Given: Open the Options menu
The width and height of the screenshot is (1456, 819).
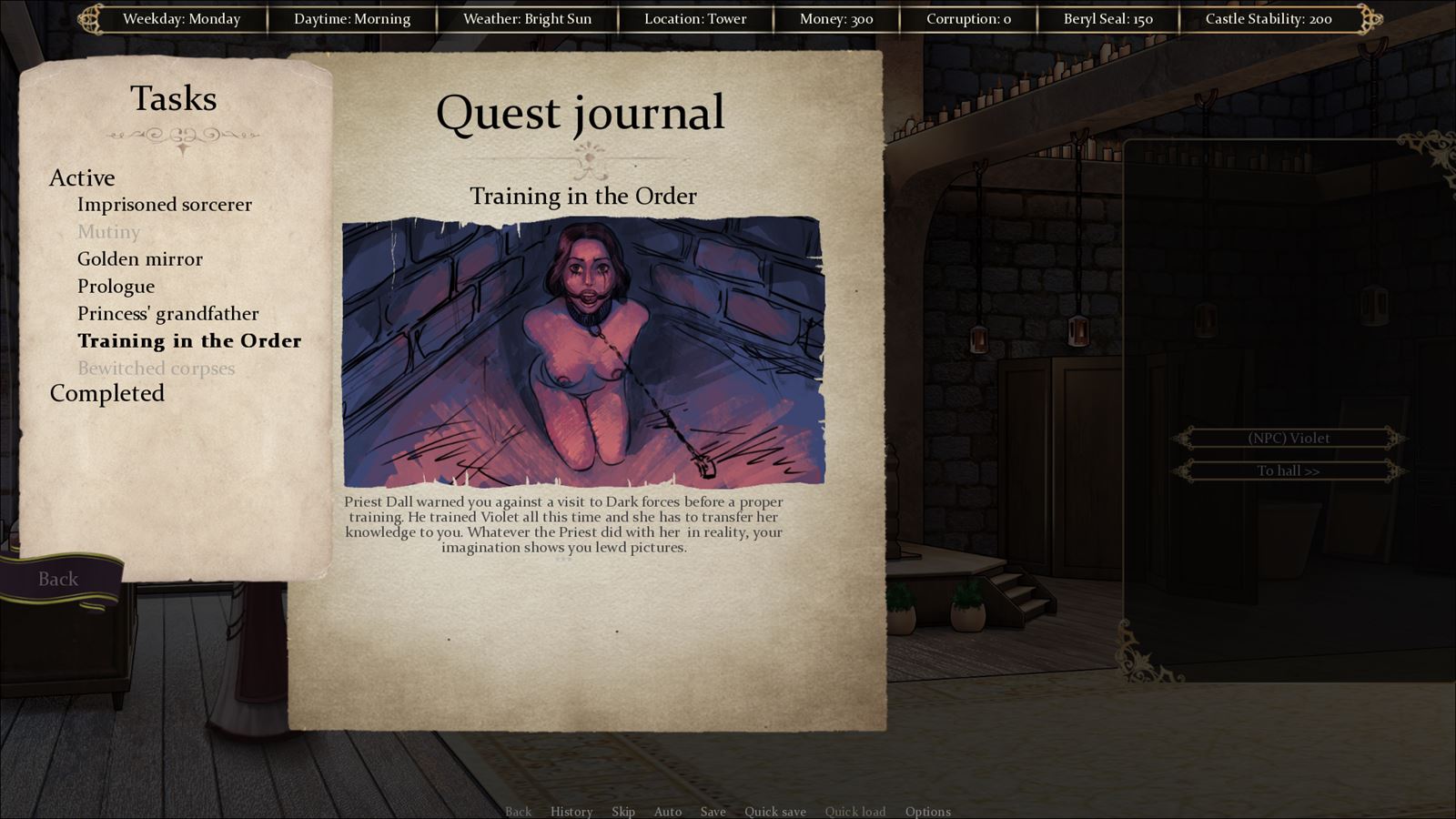Looking at the screenshot, I should tap(927, 812).
